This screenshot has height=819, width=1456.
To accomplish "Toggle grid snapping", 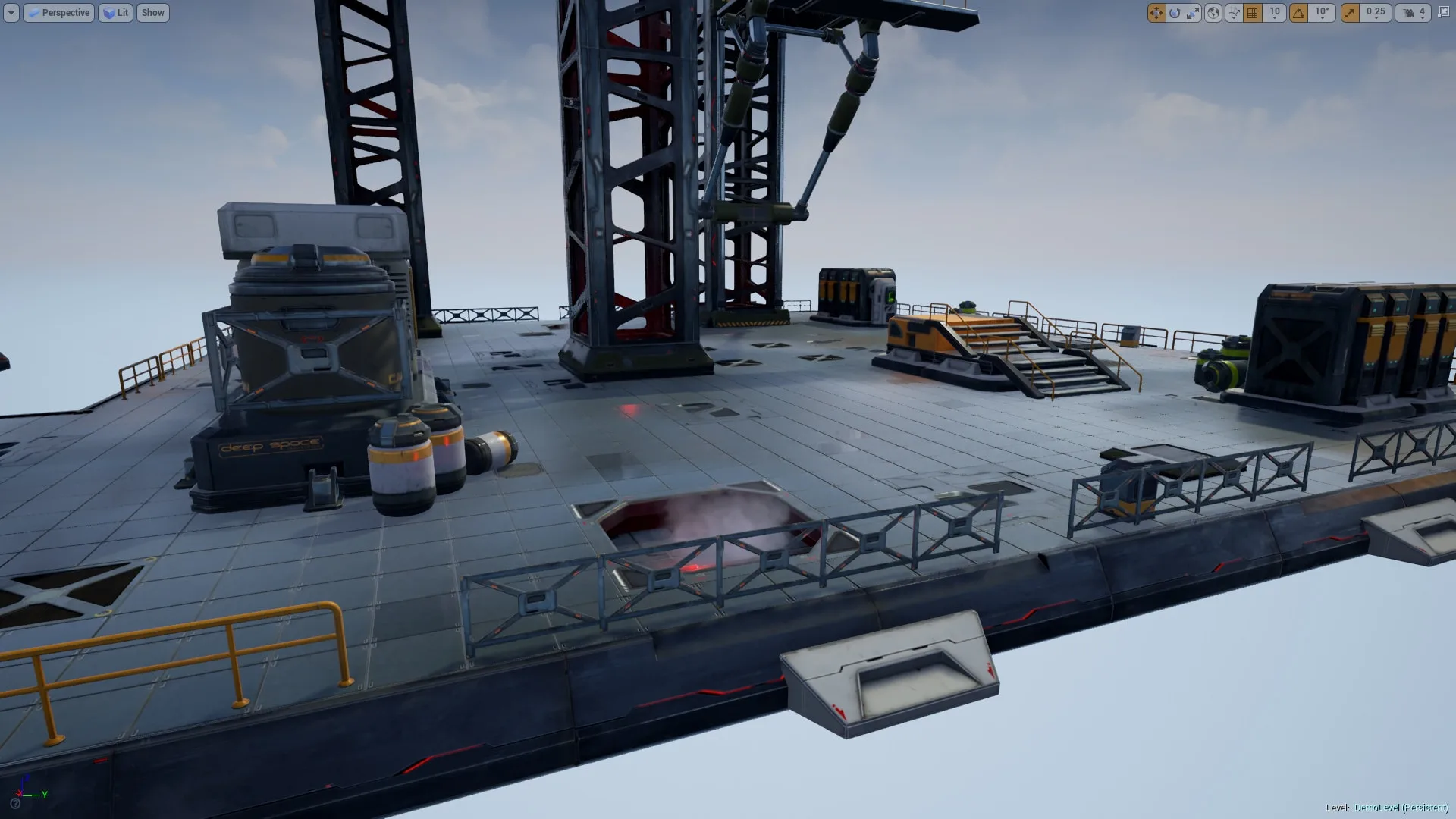I will coord(1253,13).
